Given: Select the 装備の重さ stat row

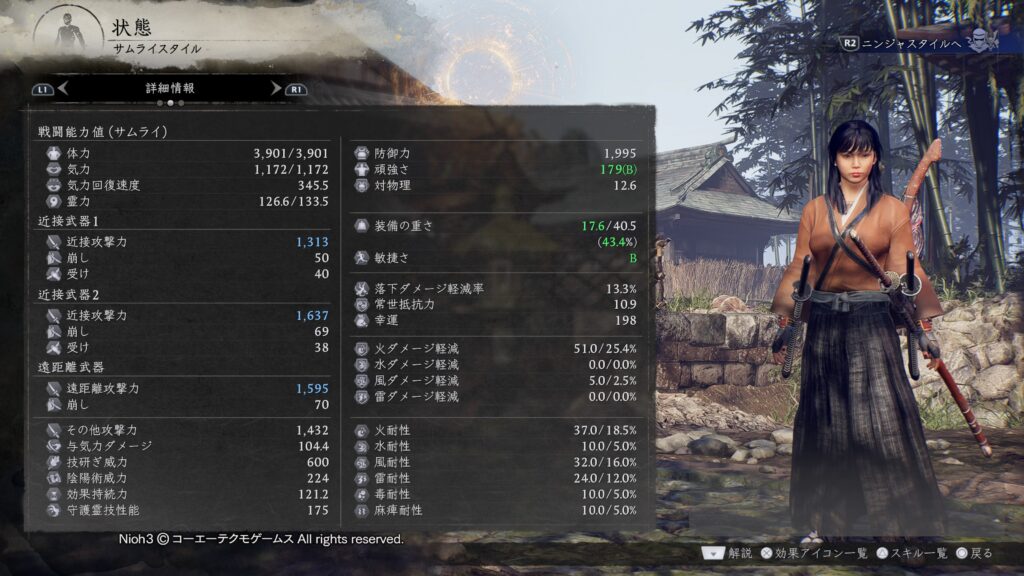Looking at the screenshot, I should (497, 226).
